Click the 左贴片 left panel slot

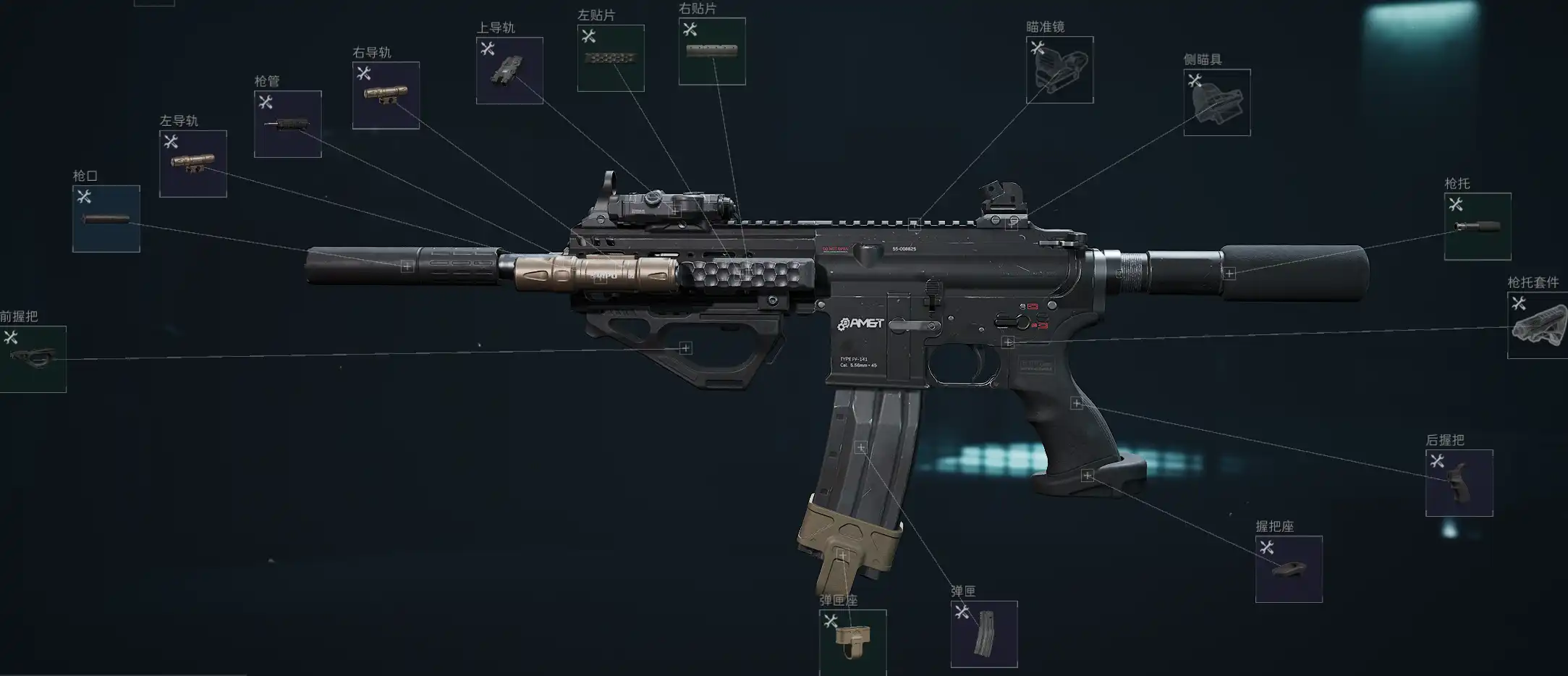point(611,59)
